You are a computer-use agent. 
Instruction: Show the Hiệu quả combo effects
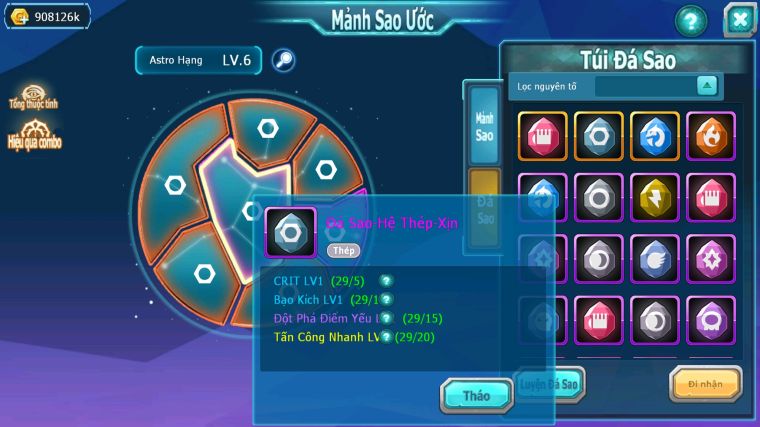(x=35, y=135)
